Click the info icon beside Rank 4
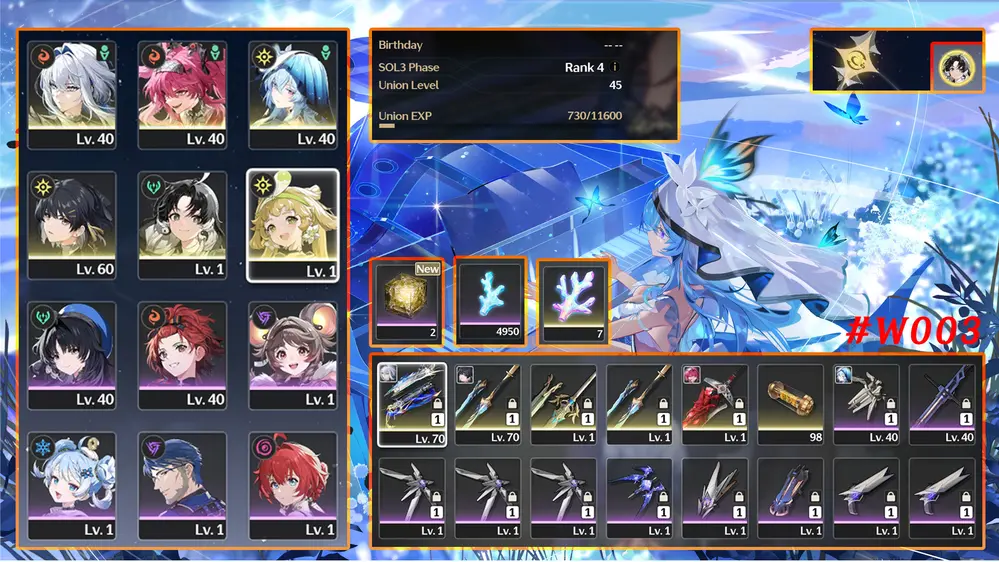The height and width of the screenshot is (562, 999). tap(615, 68)
